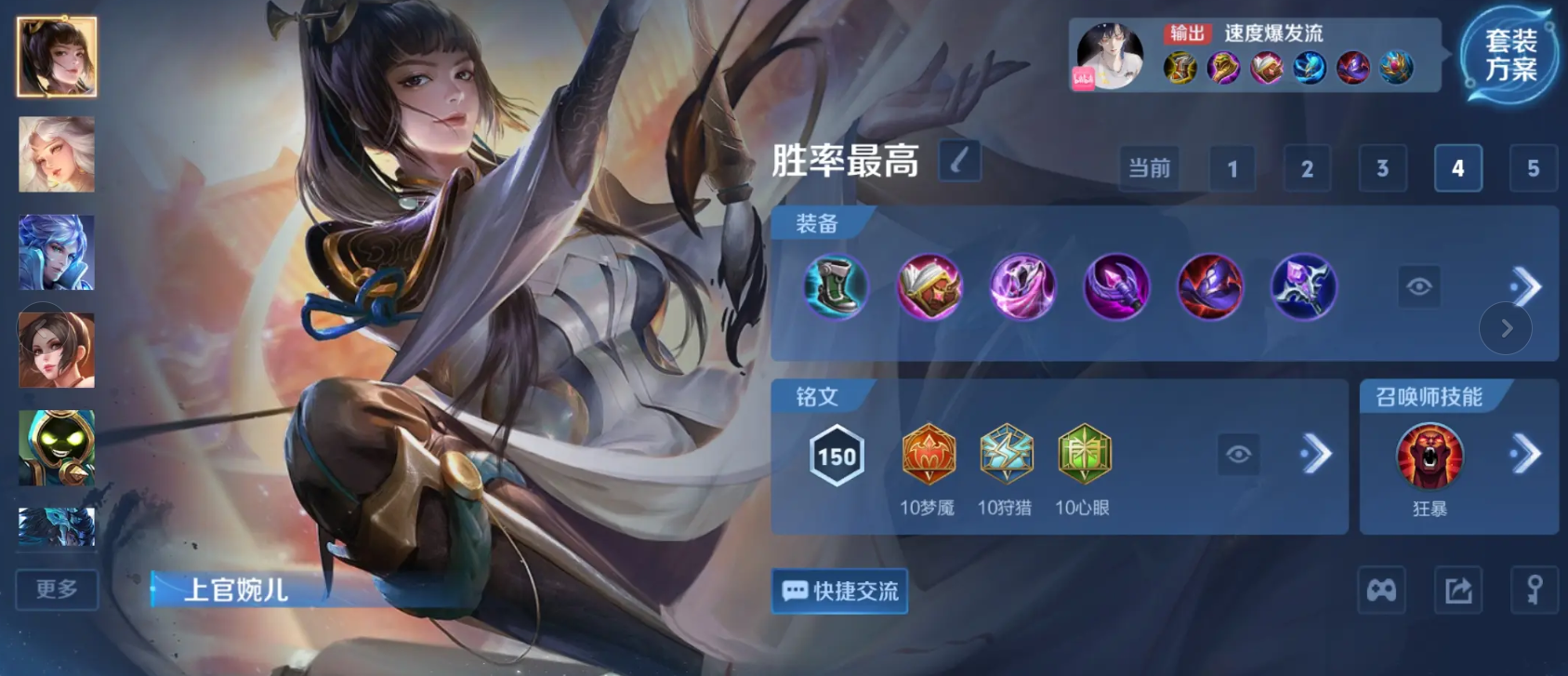Image resolution: width=1568 pixels, height=676 pixels.
Task: Select the 10狩猎 rune icon
Action: 1007,454
